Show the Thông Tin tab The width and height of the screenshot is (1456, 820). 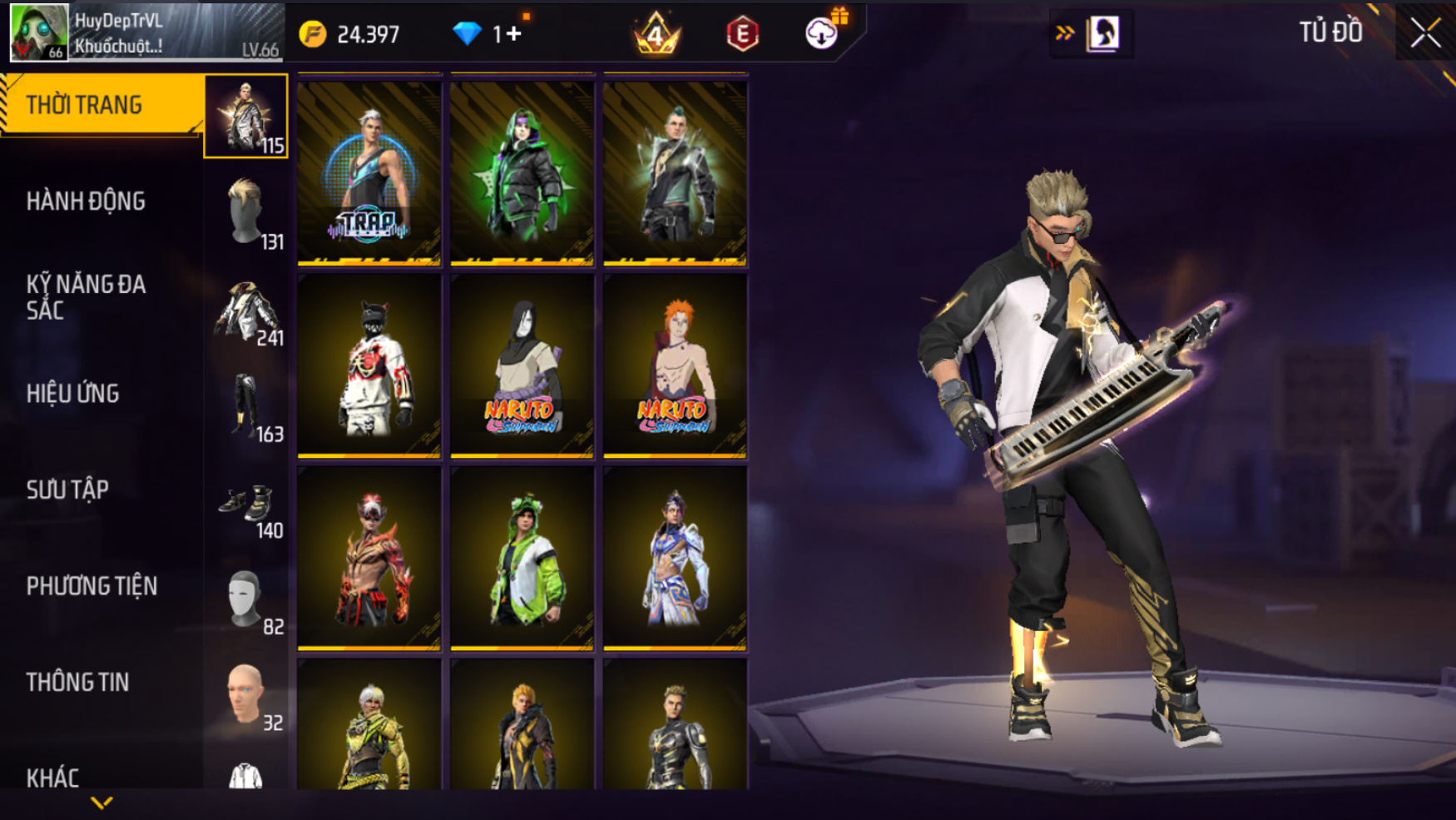coord(77,683)
